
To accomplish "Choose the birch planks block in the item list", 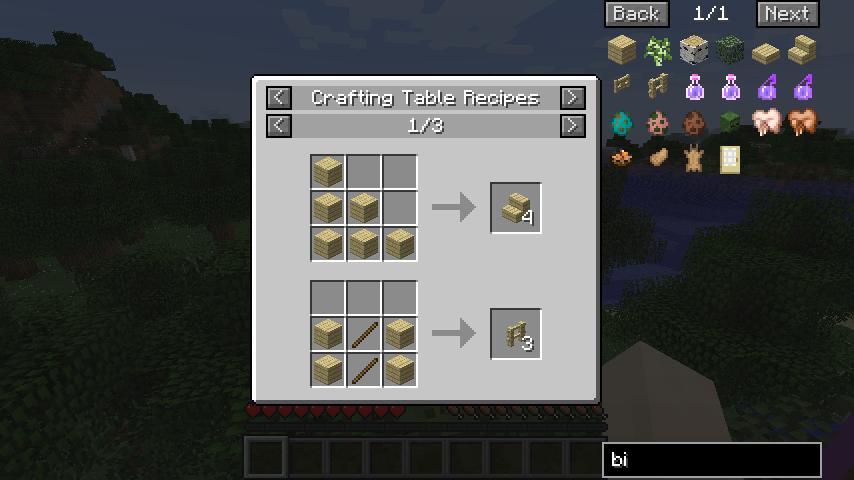I will [622, 50].
